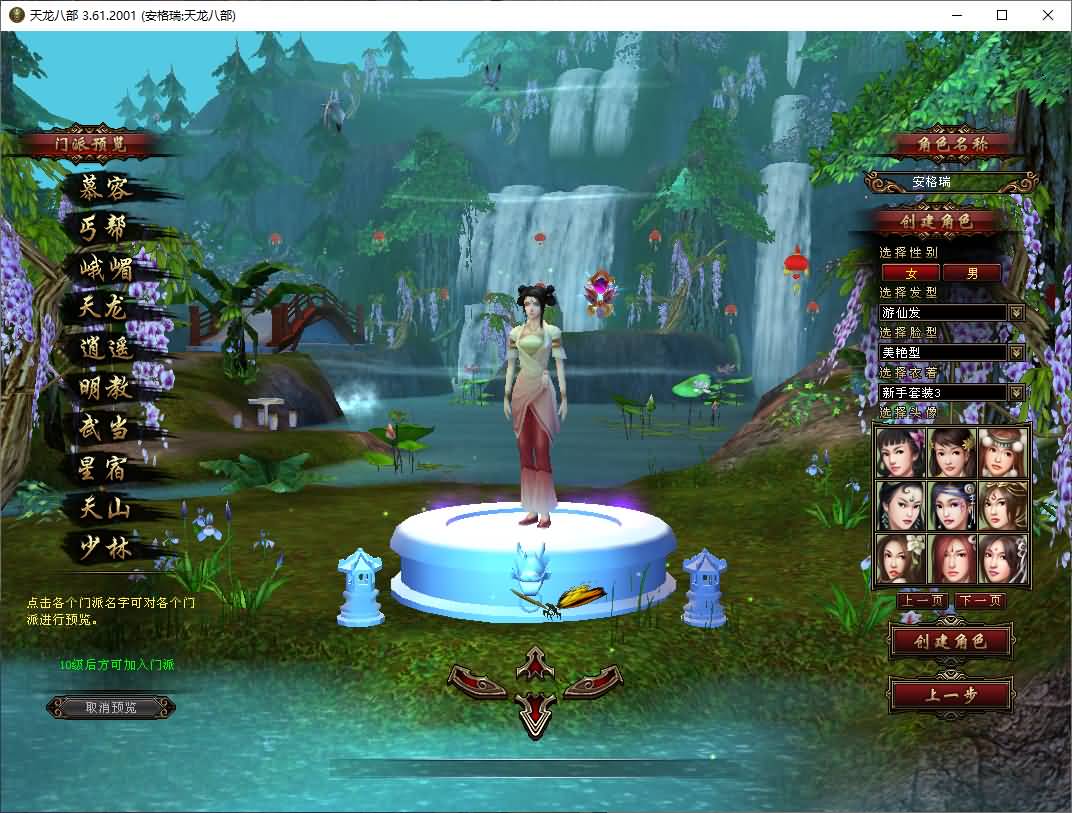Go to next portrait page 下一页

979,601
